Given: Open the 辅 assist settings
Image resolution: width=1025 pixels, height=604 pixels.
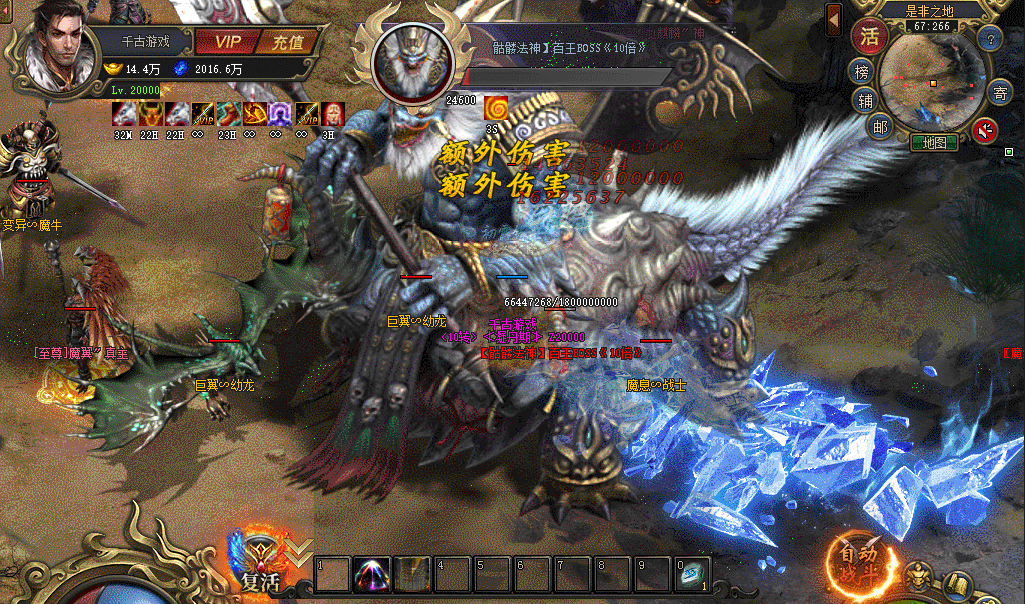Looking at the screenshot, I should [x=866, y=100].
